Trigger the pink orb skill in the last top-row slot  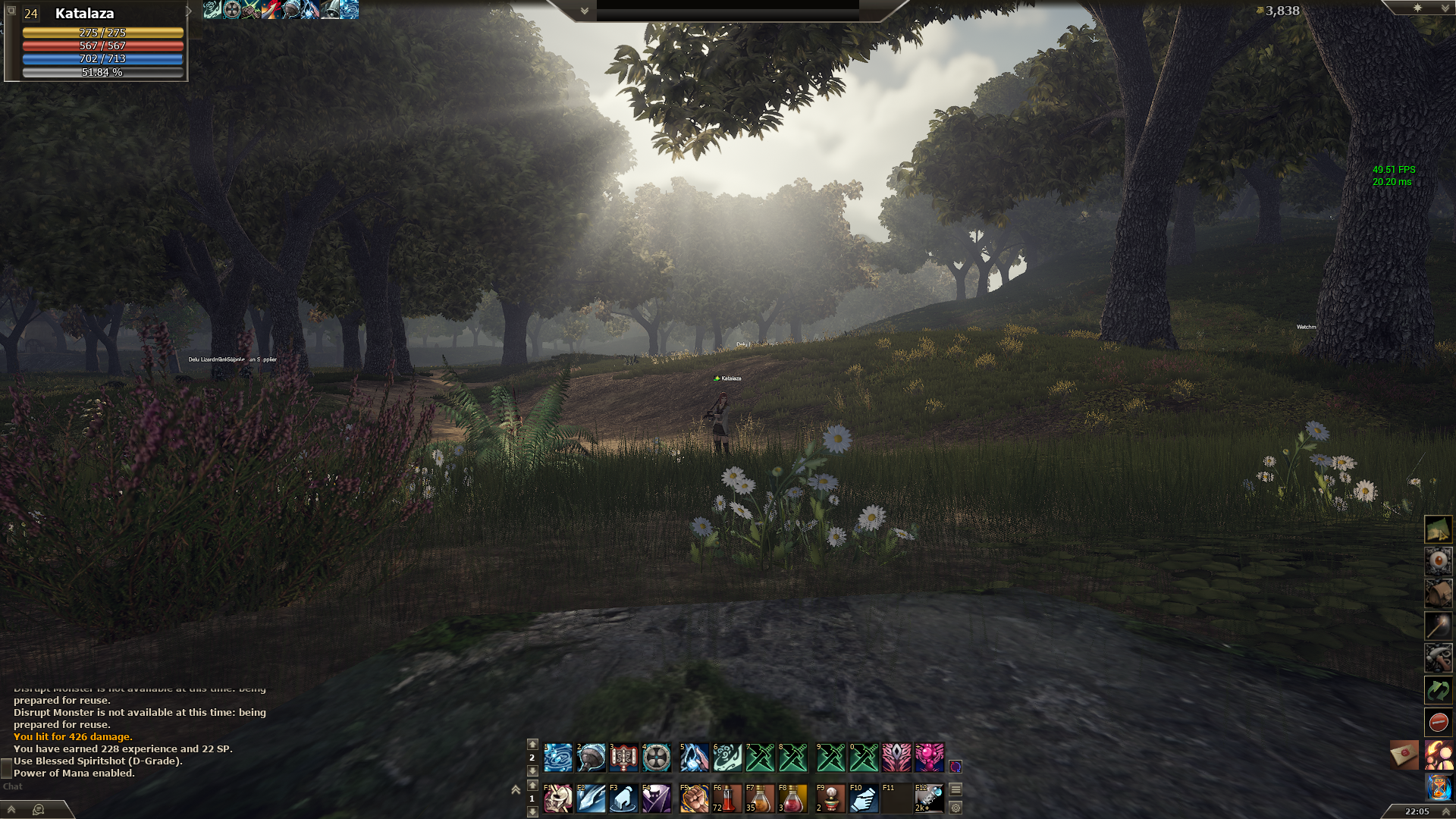(x=930, y=757)
